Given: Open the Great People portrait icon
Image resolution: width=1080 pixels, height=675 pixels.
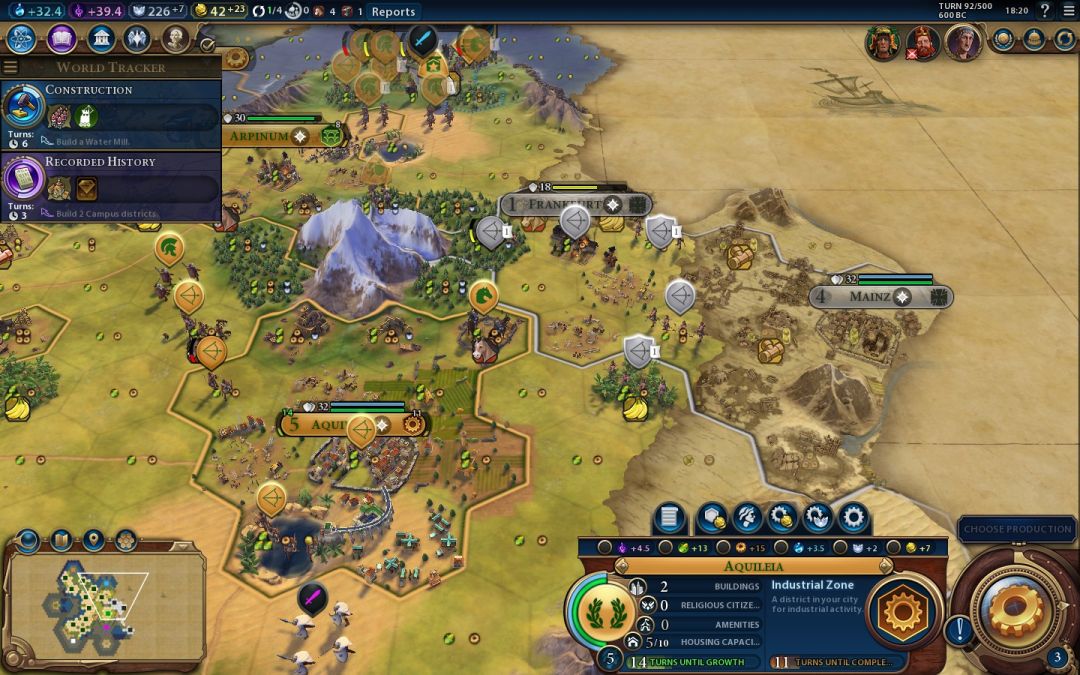Looking at the screenshot, I should [x=176, y=39].
